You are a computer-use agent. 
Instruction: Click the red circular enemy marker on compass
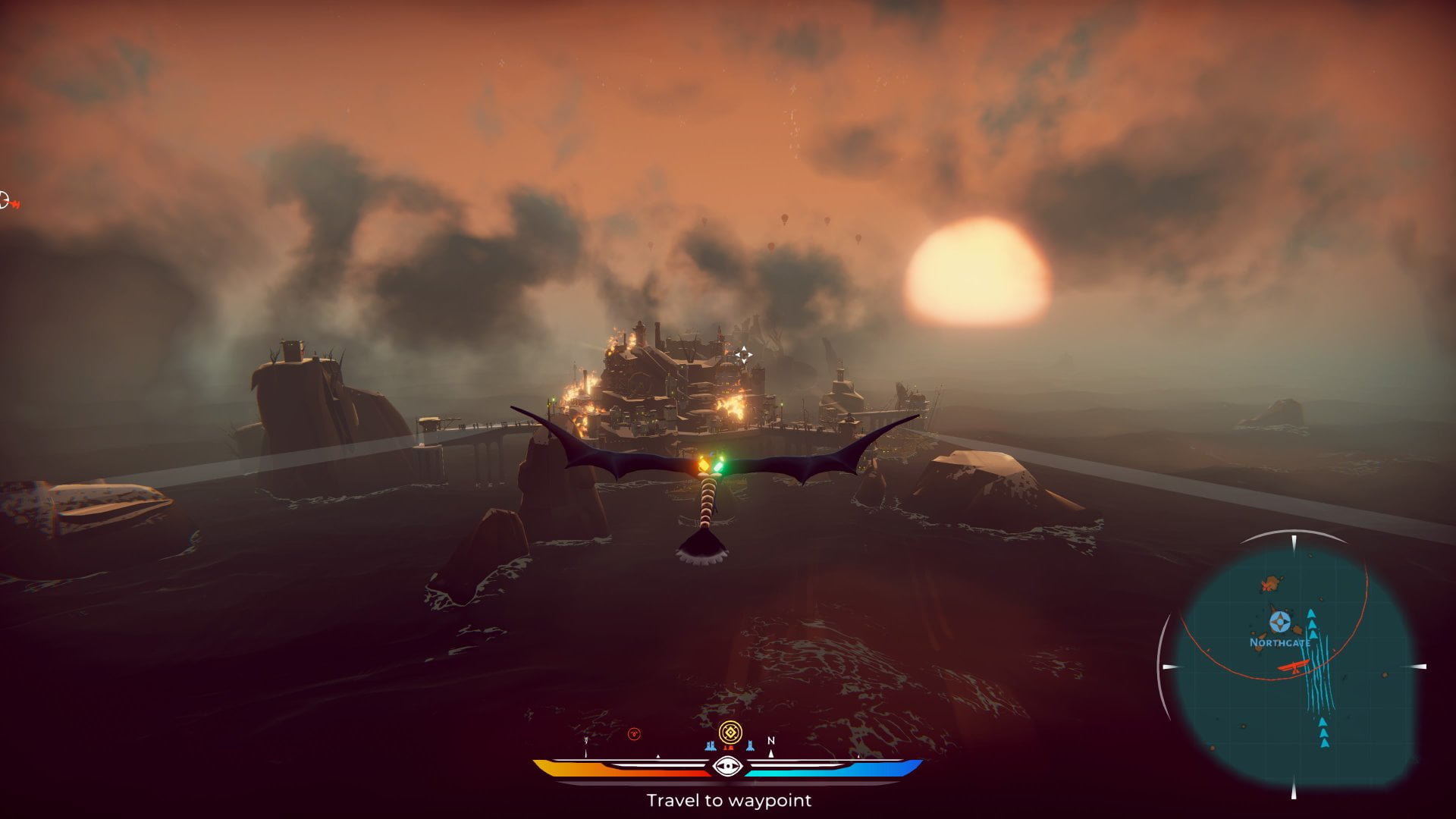[634, 733]
